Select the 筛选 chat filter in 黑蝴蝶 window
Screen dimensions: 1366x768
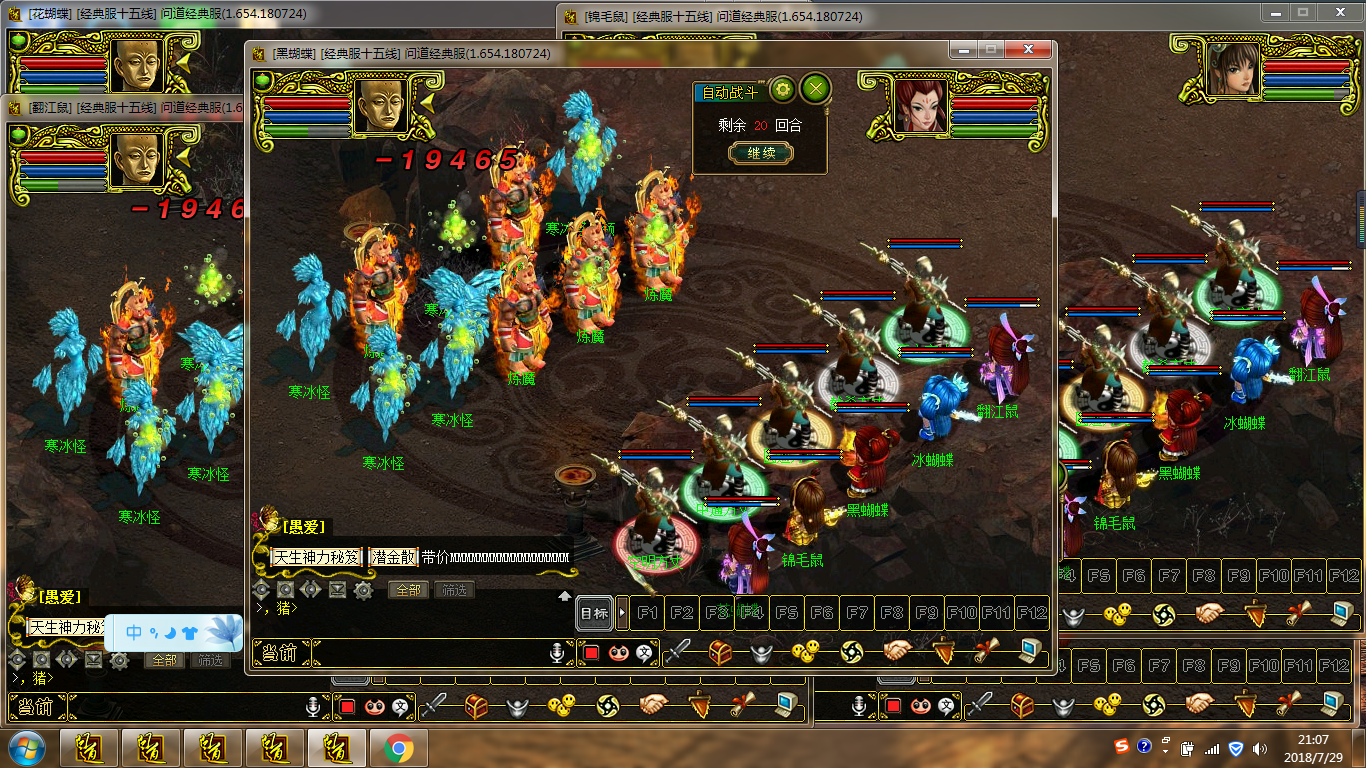pos(453,590)
